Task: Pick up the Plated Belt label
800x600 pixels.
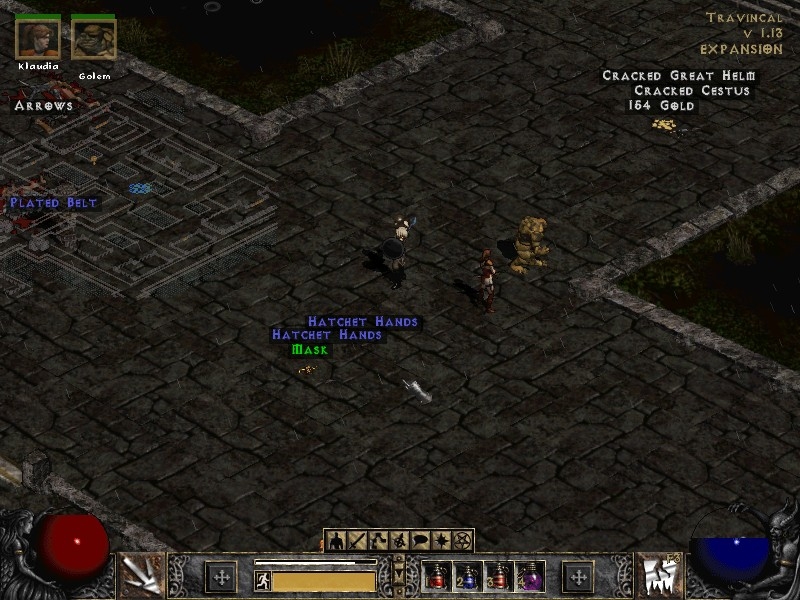Action: pyautogui.click(x=54, y=203)
